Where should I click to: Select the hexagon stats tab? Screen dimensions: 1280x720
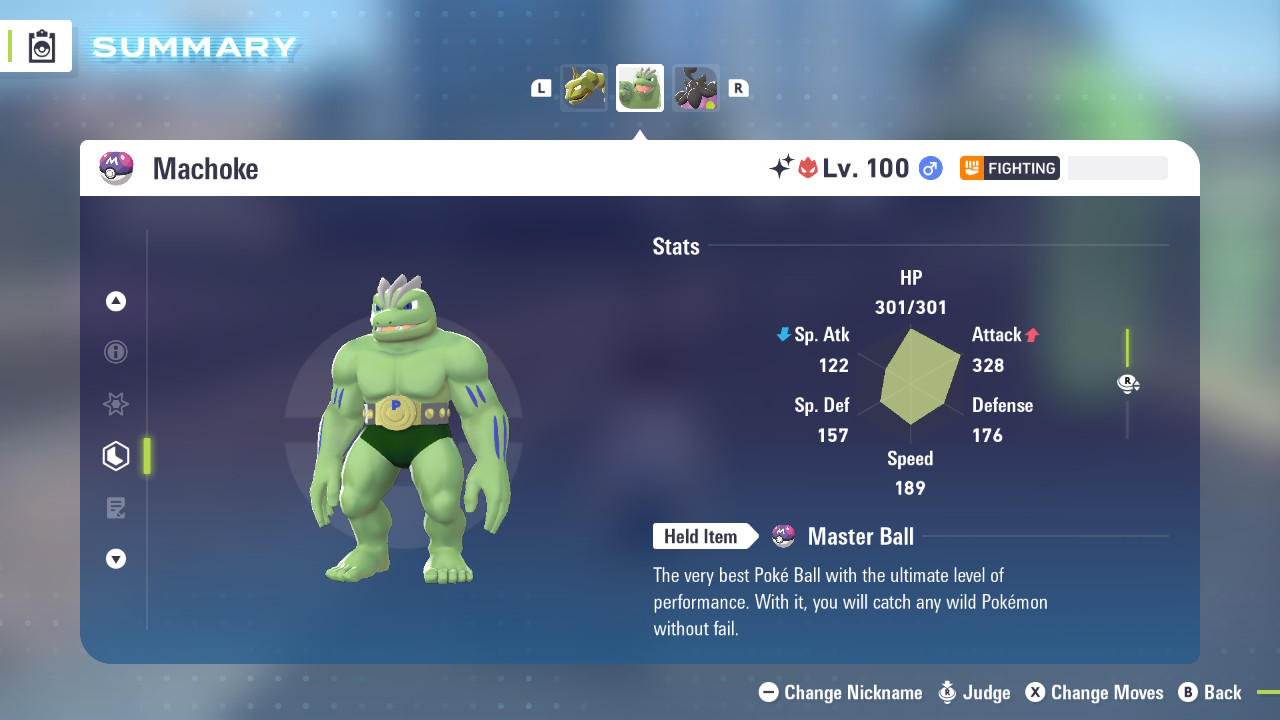tap(116, 456)
